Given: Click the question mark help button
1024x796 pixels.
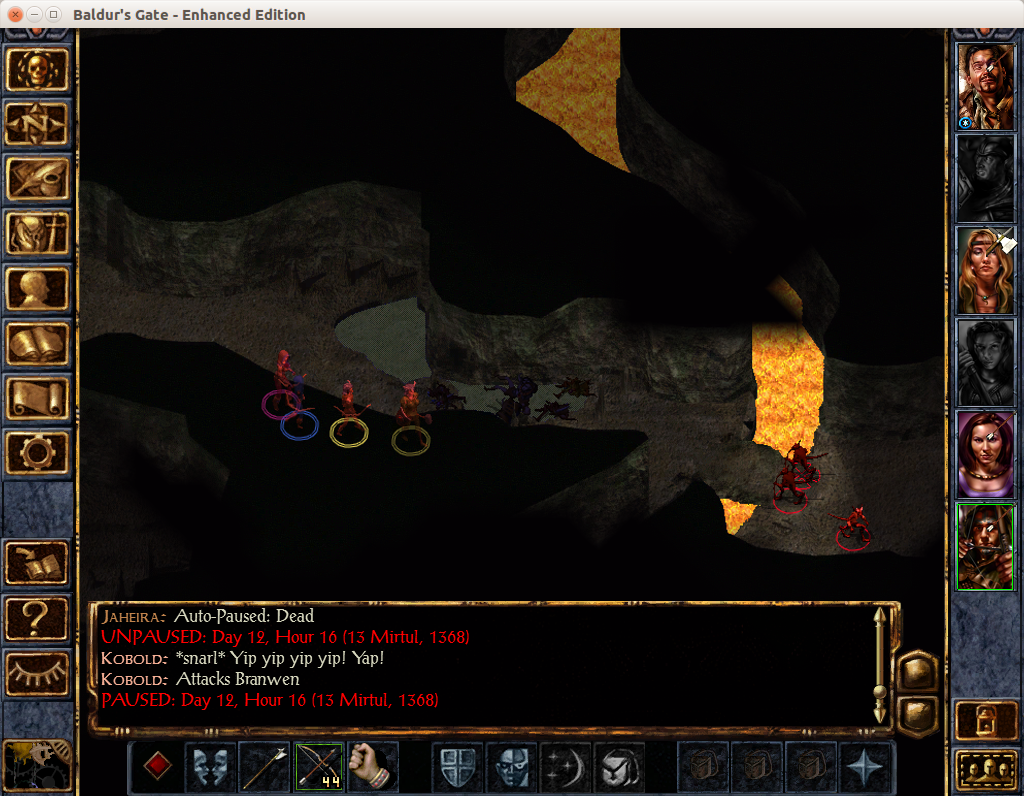Looking at the screenshot, I should pyautogui.click(x=38, y=619).
